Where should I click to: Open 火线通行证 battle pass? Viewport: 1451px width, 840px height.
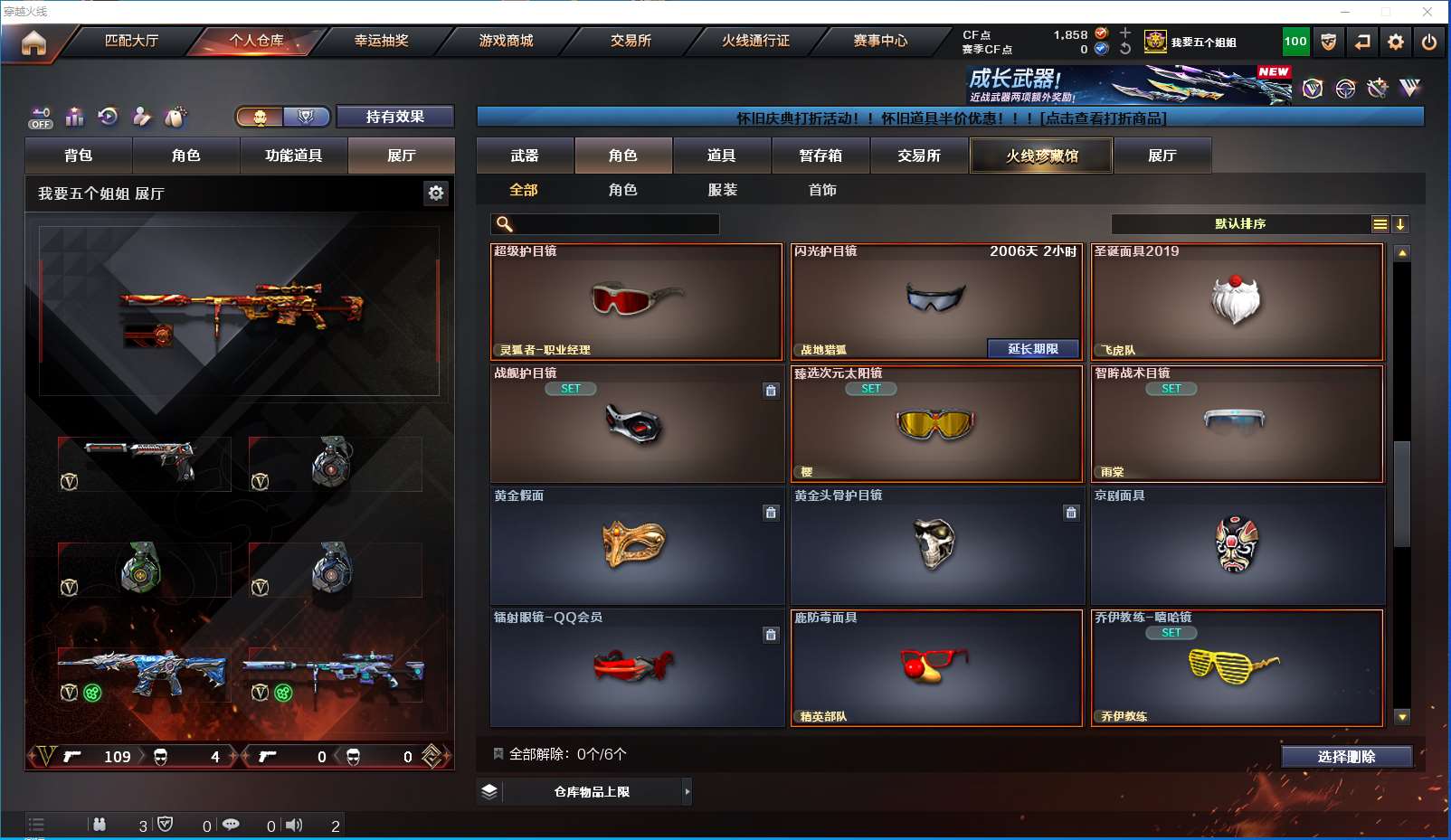pyautogui.click(x=755, y=41)
